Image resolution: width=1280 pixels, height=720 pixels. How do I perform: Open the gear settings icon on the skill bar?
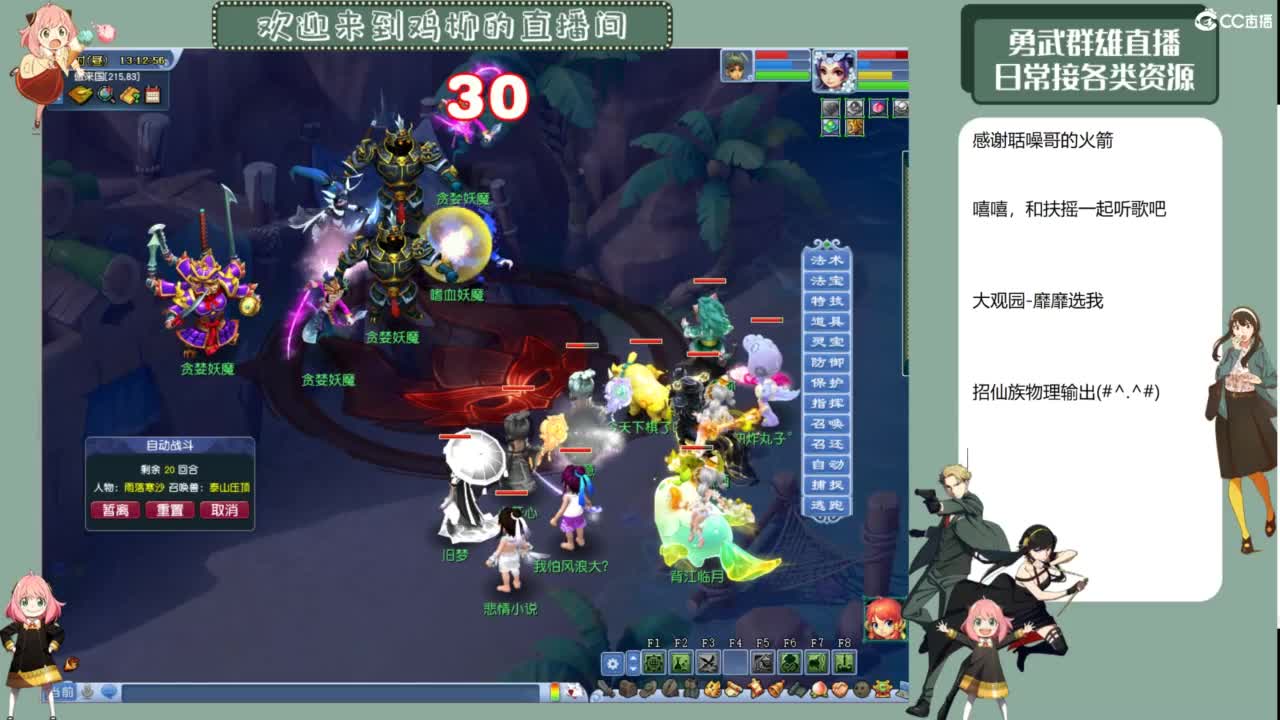click(x=613, y=663)
